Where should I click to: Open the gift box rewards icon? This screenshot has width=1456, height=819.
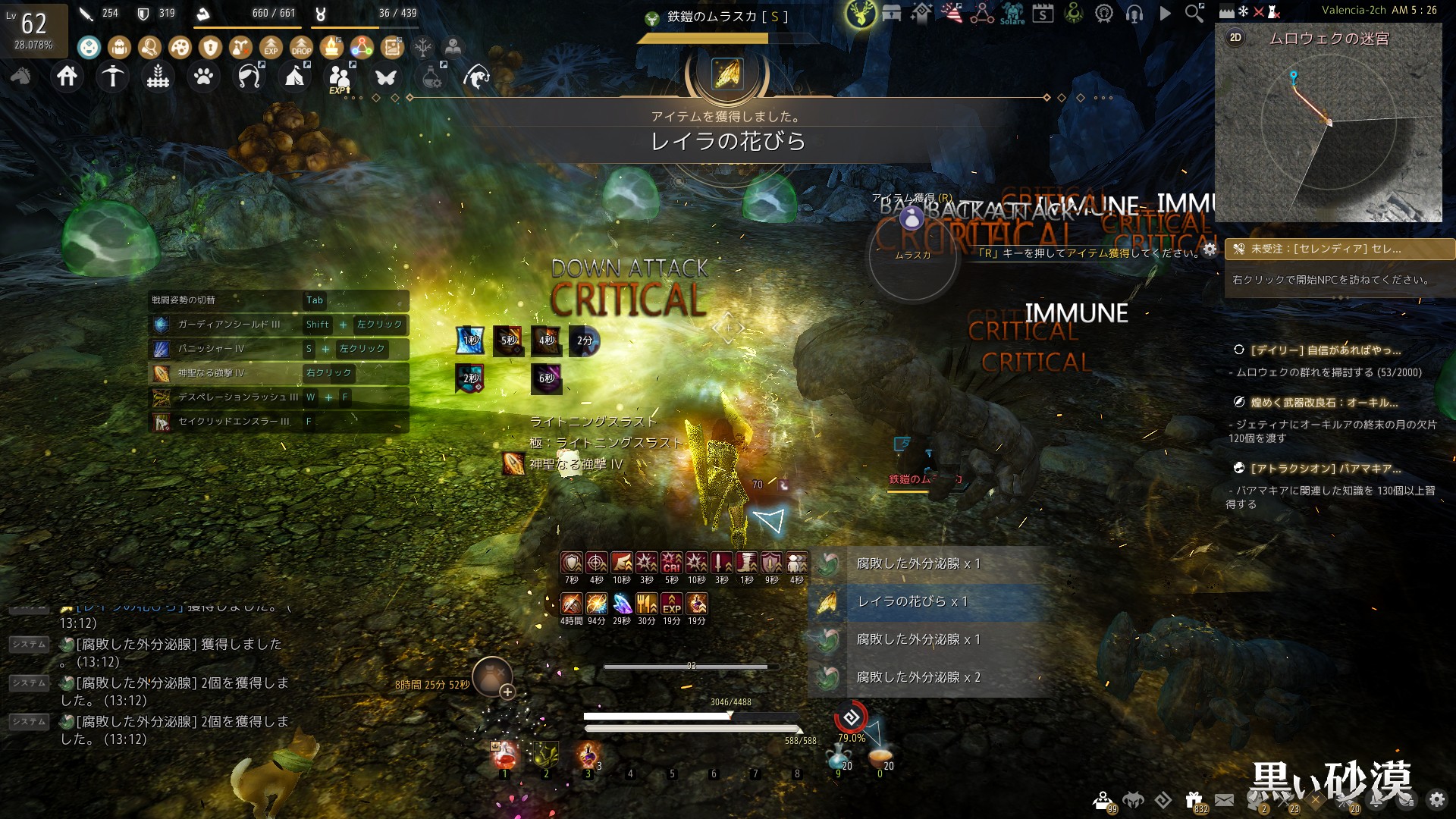(x=1194, y=799)
